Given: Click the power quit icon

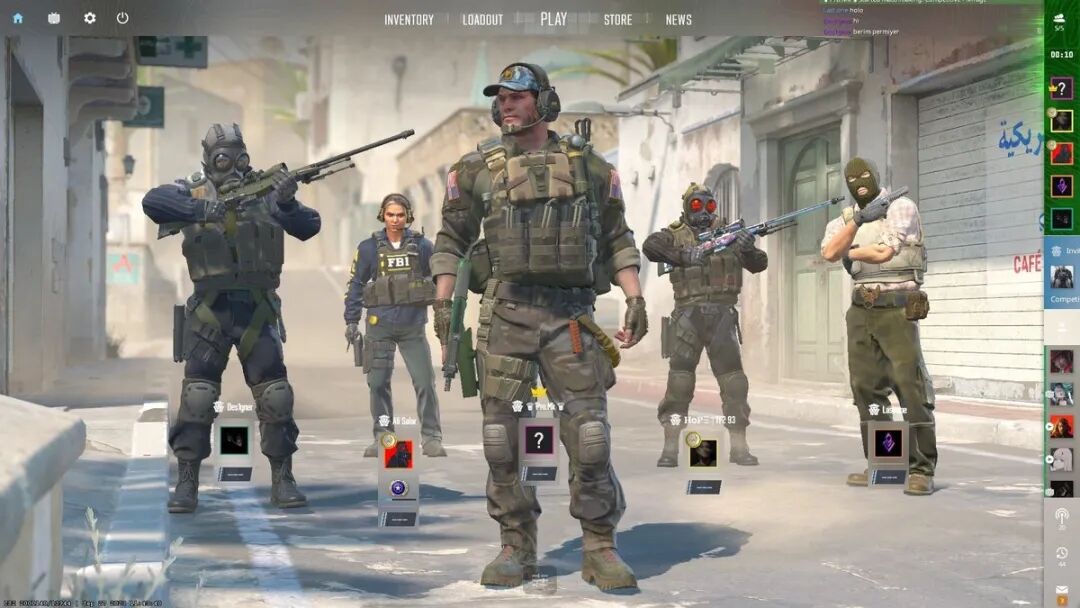Looking at the screenshot, I should point(123,18).
